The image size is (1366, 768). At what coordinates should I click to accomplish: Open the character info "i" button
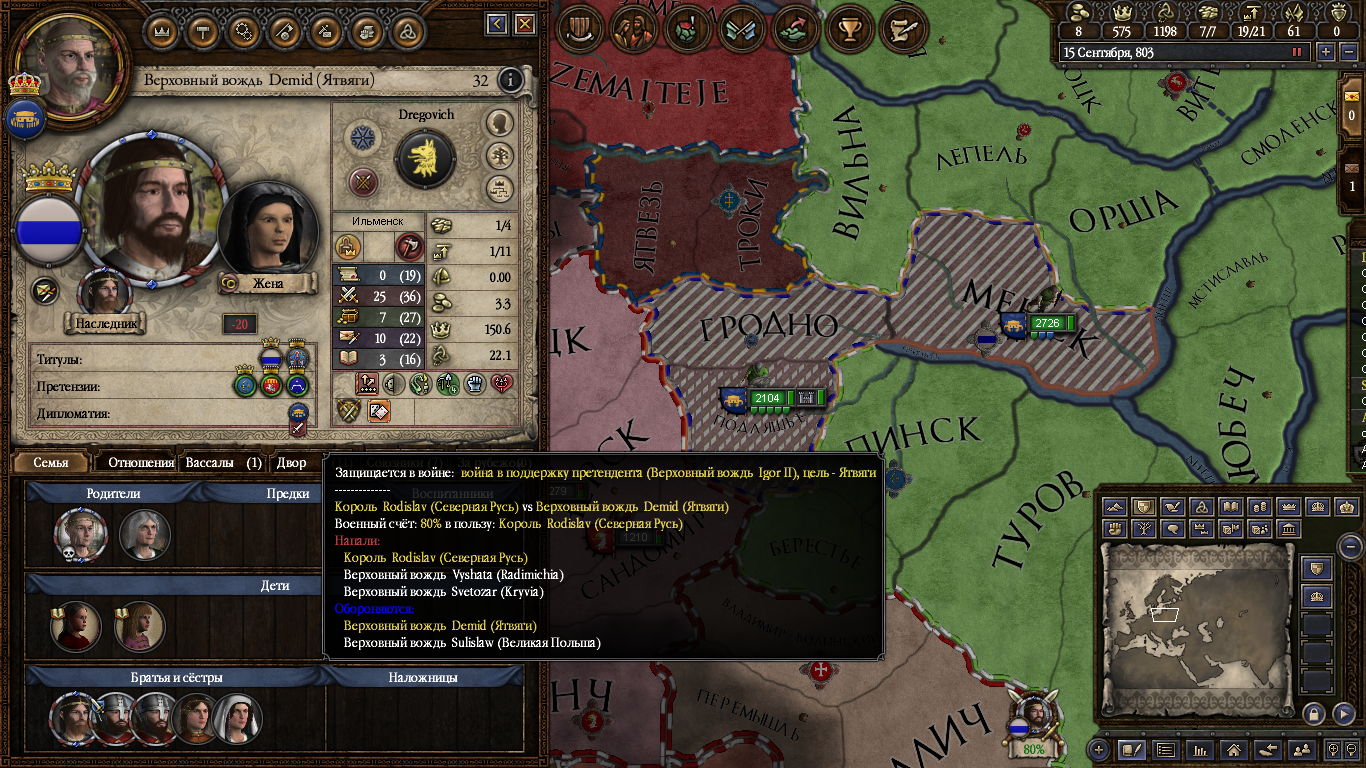511,80
